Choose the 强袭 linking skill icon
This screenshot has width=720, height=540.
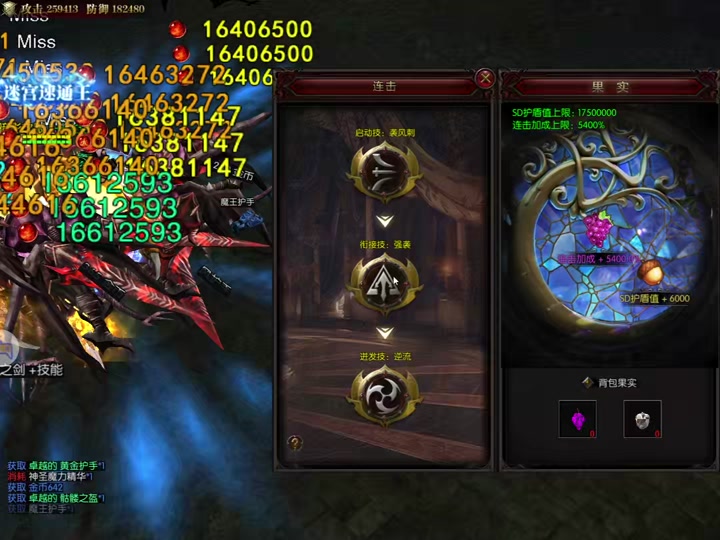coord(384,281)
